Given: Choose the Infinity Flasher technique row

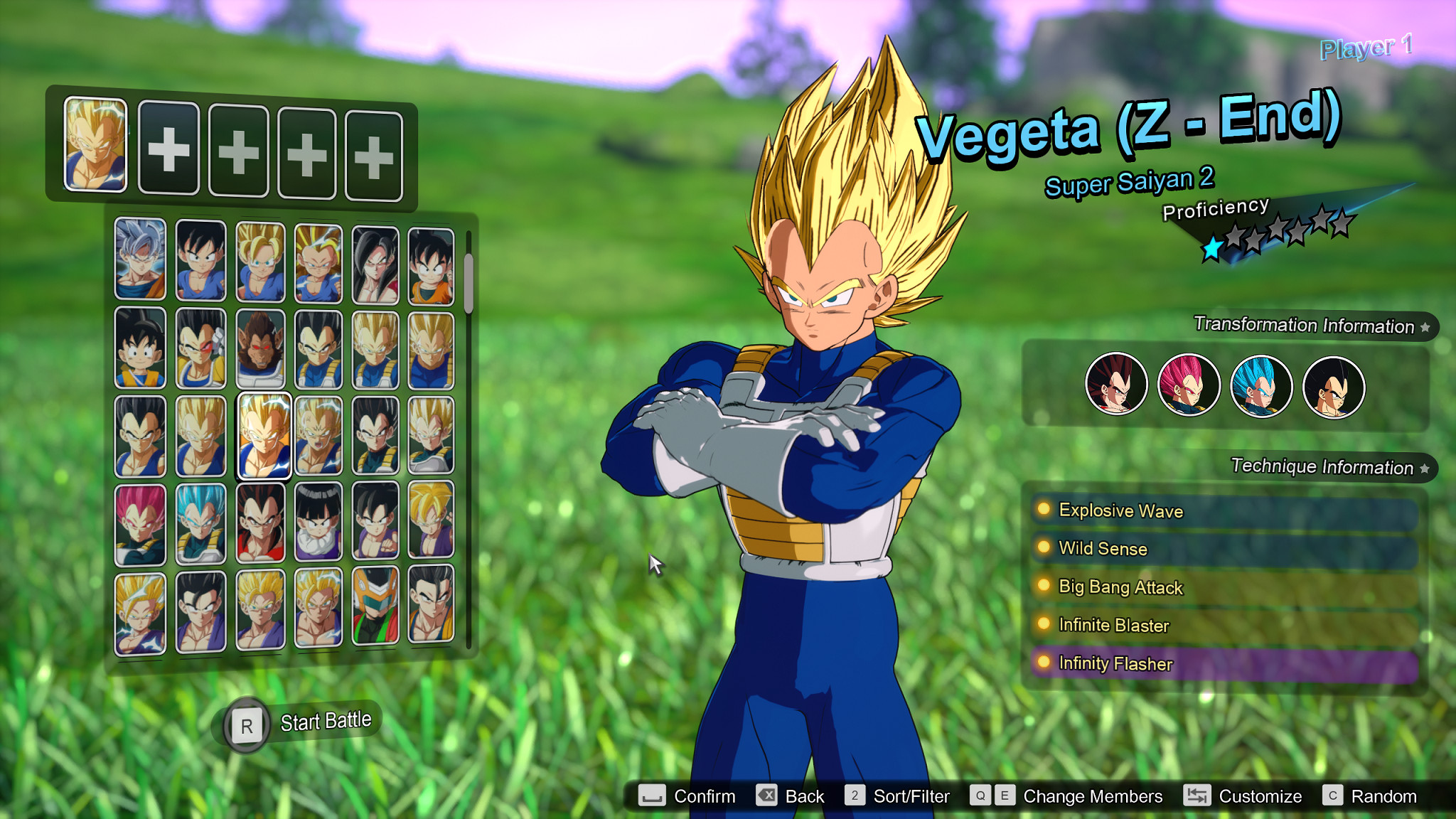Looking at the screenshot, I should 1223,663.
